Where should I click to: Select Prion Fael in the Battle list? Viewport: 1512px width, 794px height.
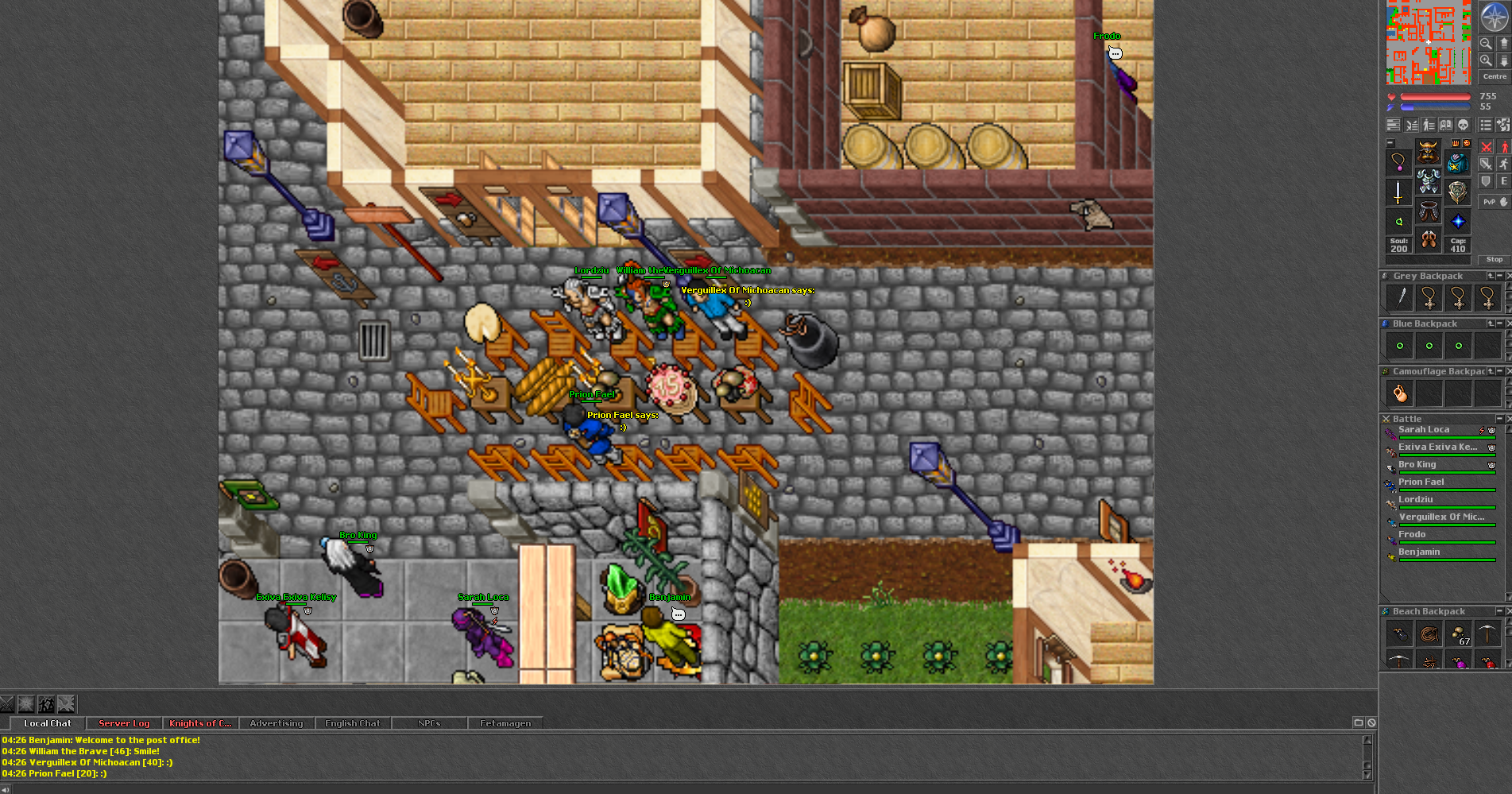1421,482
